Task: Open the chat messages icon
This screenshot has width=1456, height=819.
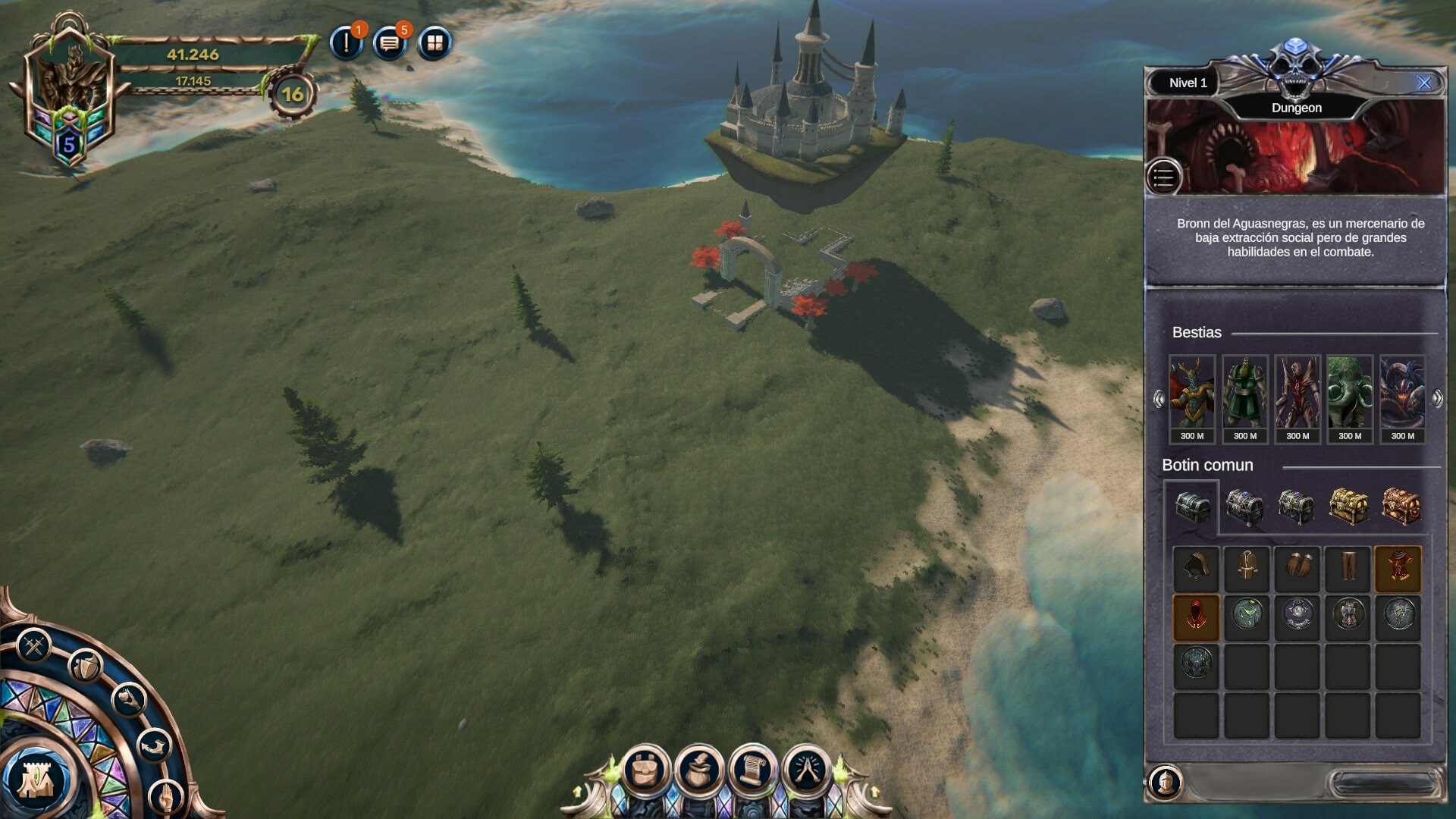Action: pos(390,43)
